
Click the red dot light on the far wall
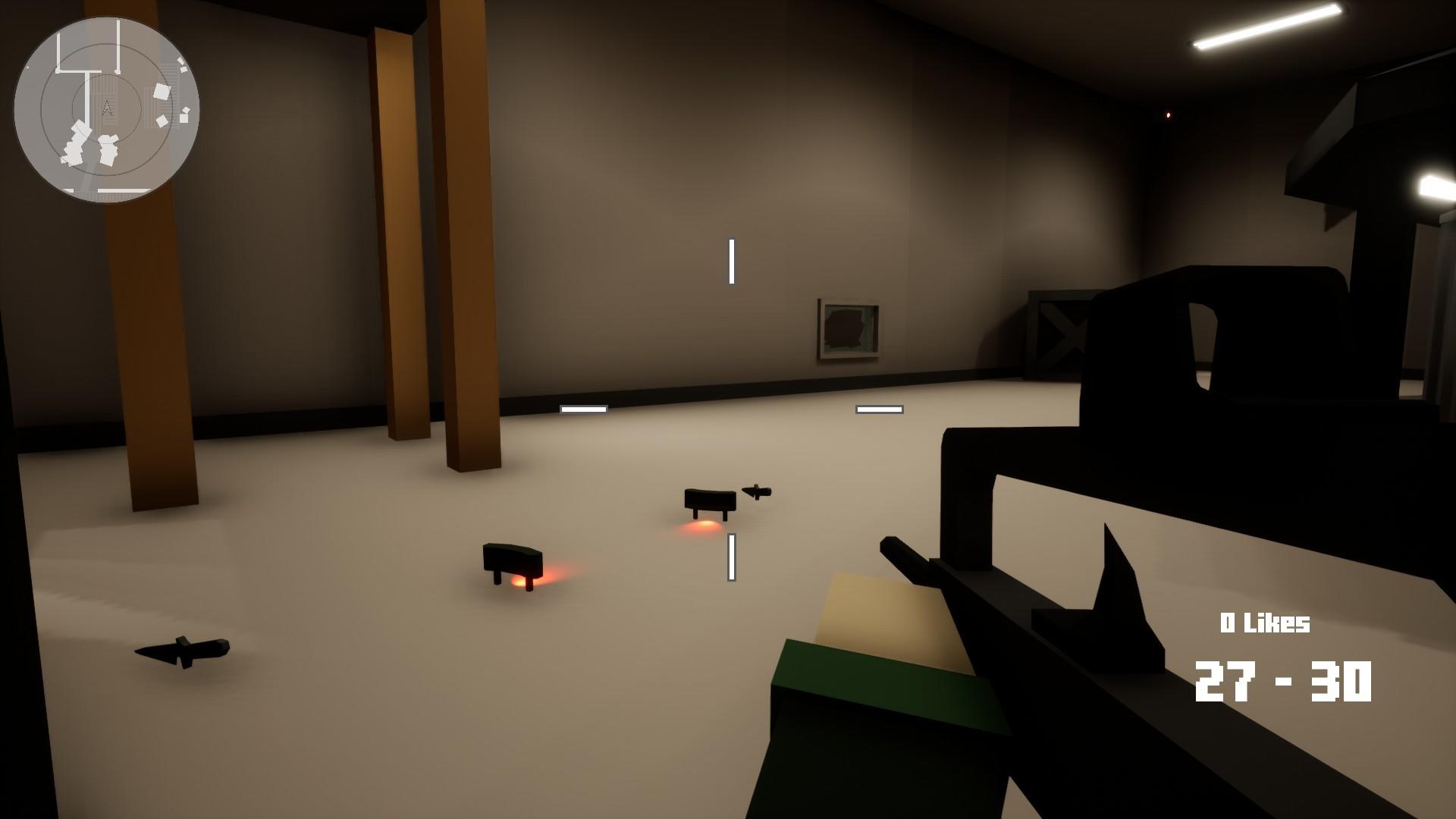point(1168,116)
